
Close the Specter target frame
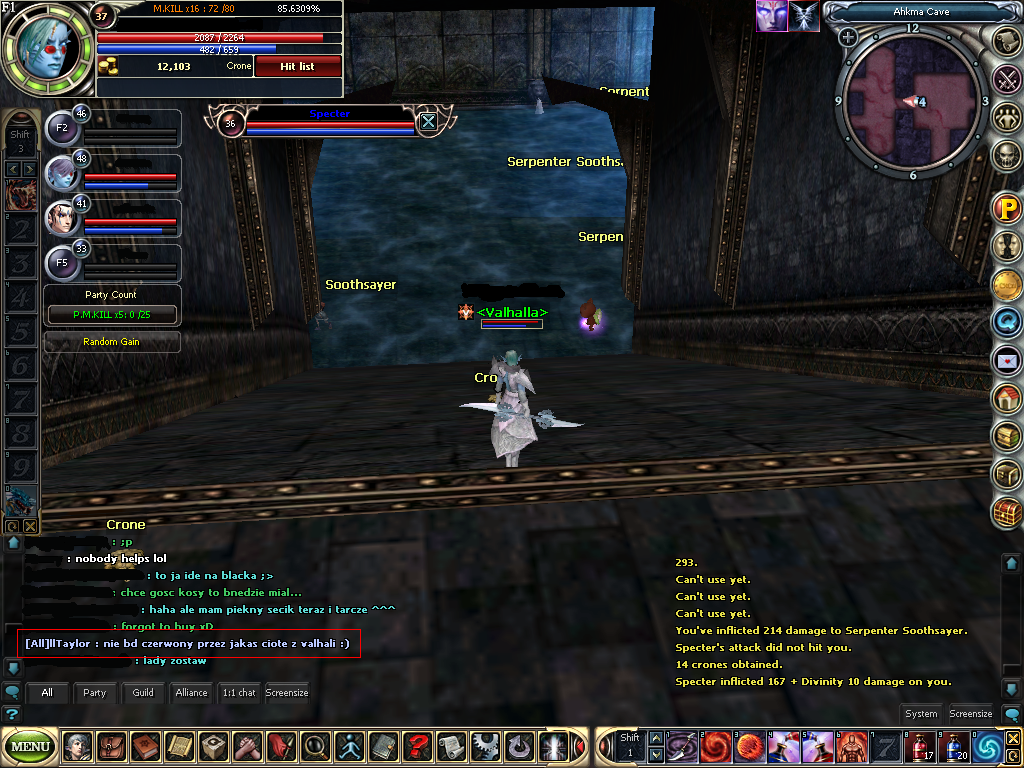pyautogui.click(x=428, y=122)
